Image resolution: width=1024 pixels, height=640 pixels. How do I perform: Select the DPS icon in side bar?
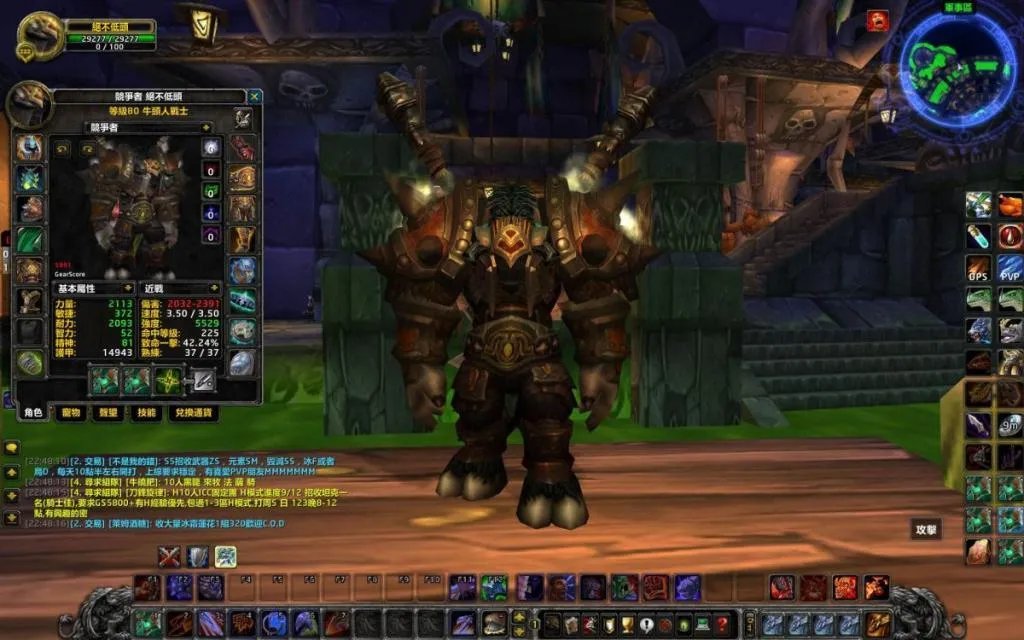pyautogui.click(x=979, y=268)
